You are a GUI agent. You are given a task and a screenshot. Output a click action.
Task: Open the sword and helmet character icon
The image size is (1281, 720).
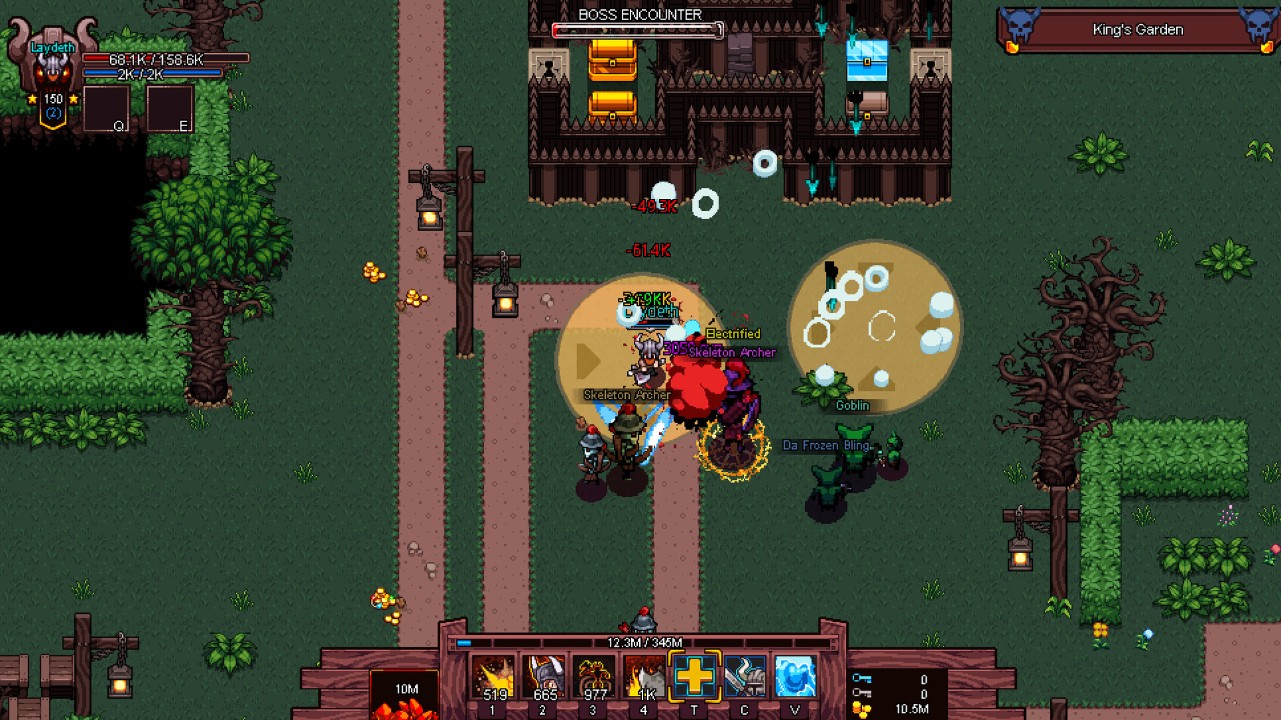pos(745,677)
